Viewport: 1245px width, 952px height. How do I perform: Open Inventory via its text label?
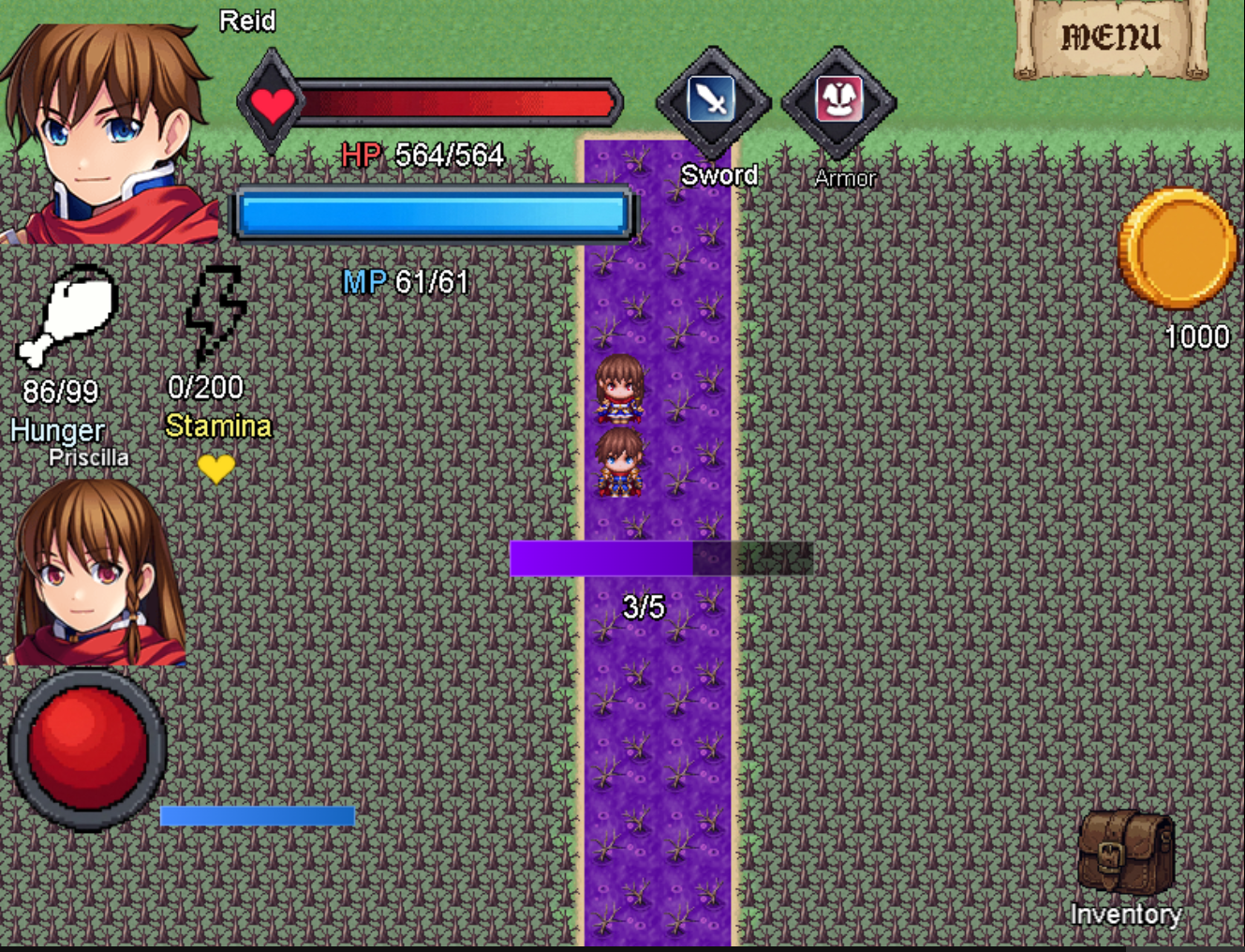pyautogui.click(x=1127, y=914)
